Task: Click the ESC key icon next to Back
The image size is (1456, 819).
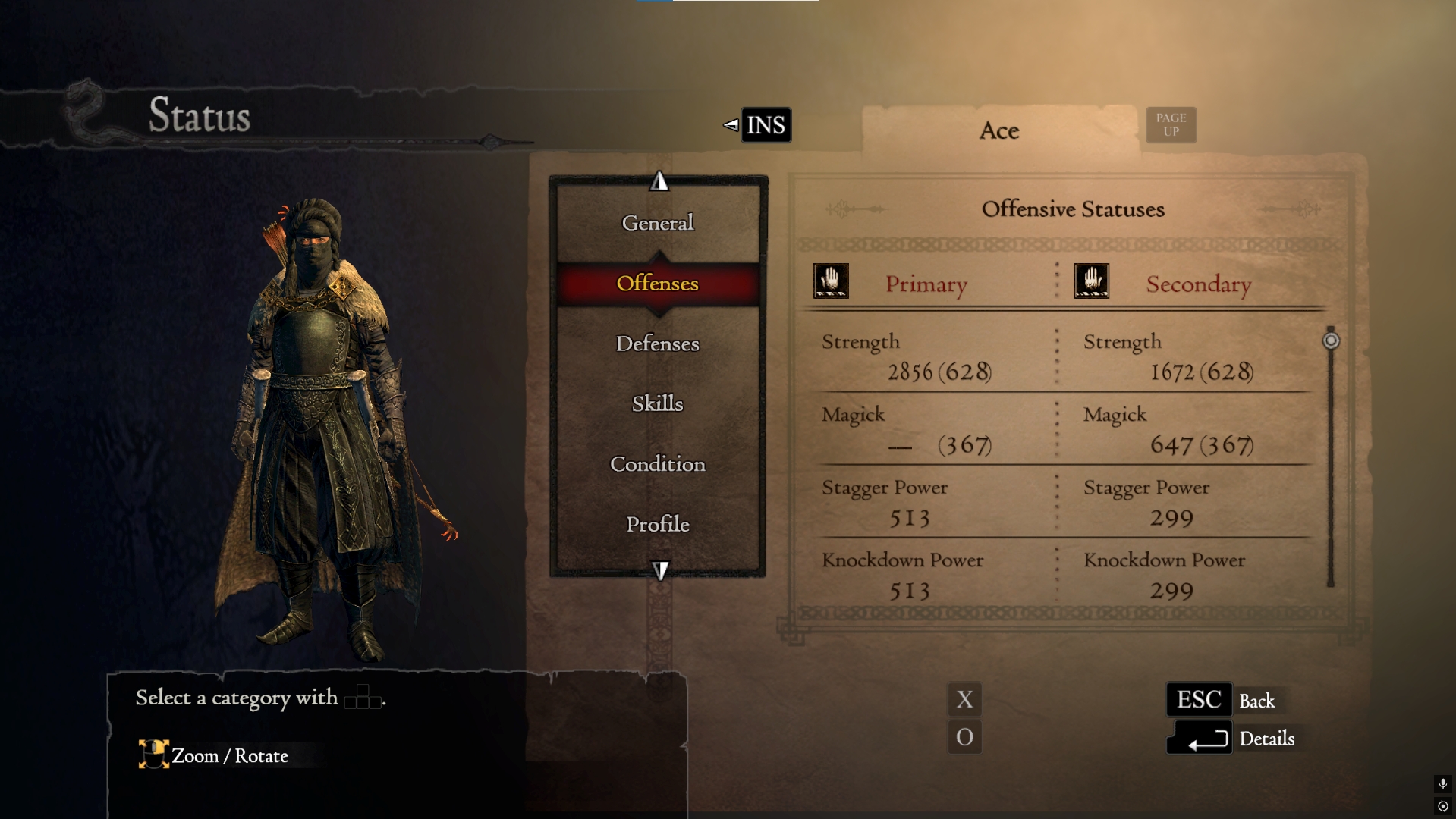Action: coord(1199,699)
